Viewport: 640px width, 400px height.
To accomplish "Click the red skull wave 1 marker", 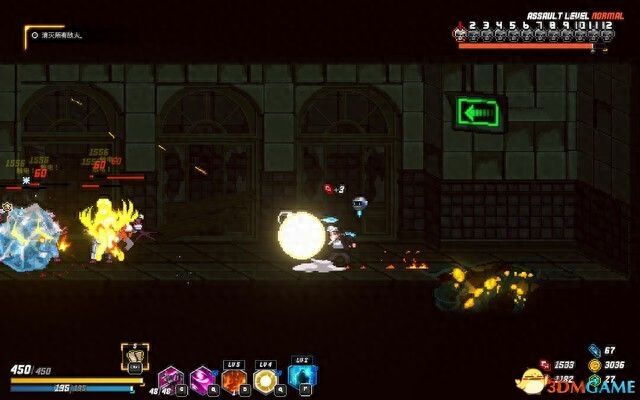I will click(462, 33).
